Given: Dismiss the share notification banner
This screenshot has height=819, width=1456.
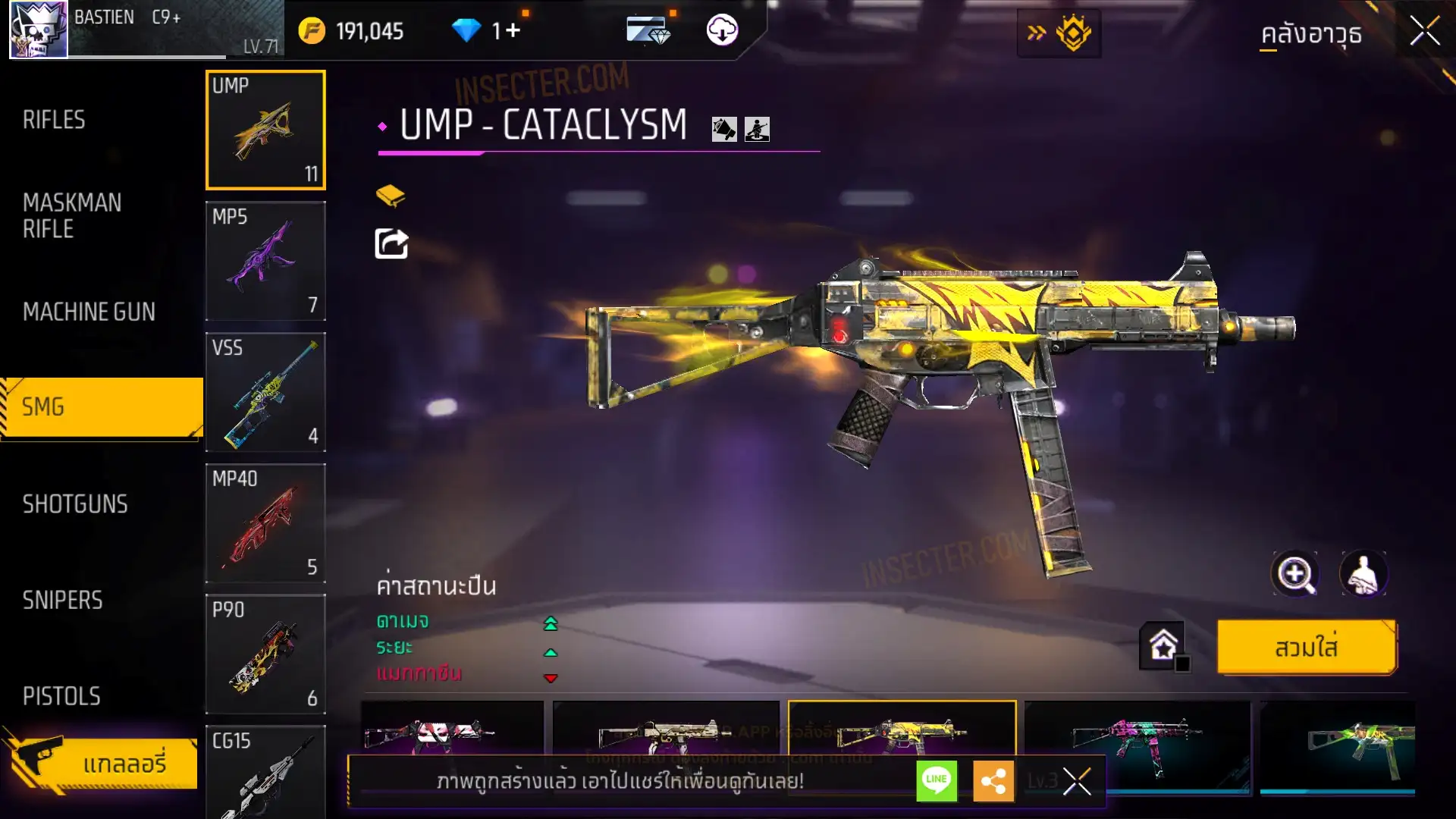Looking at the screenshot, I should [1076, 780].
